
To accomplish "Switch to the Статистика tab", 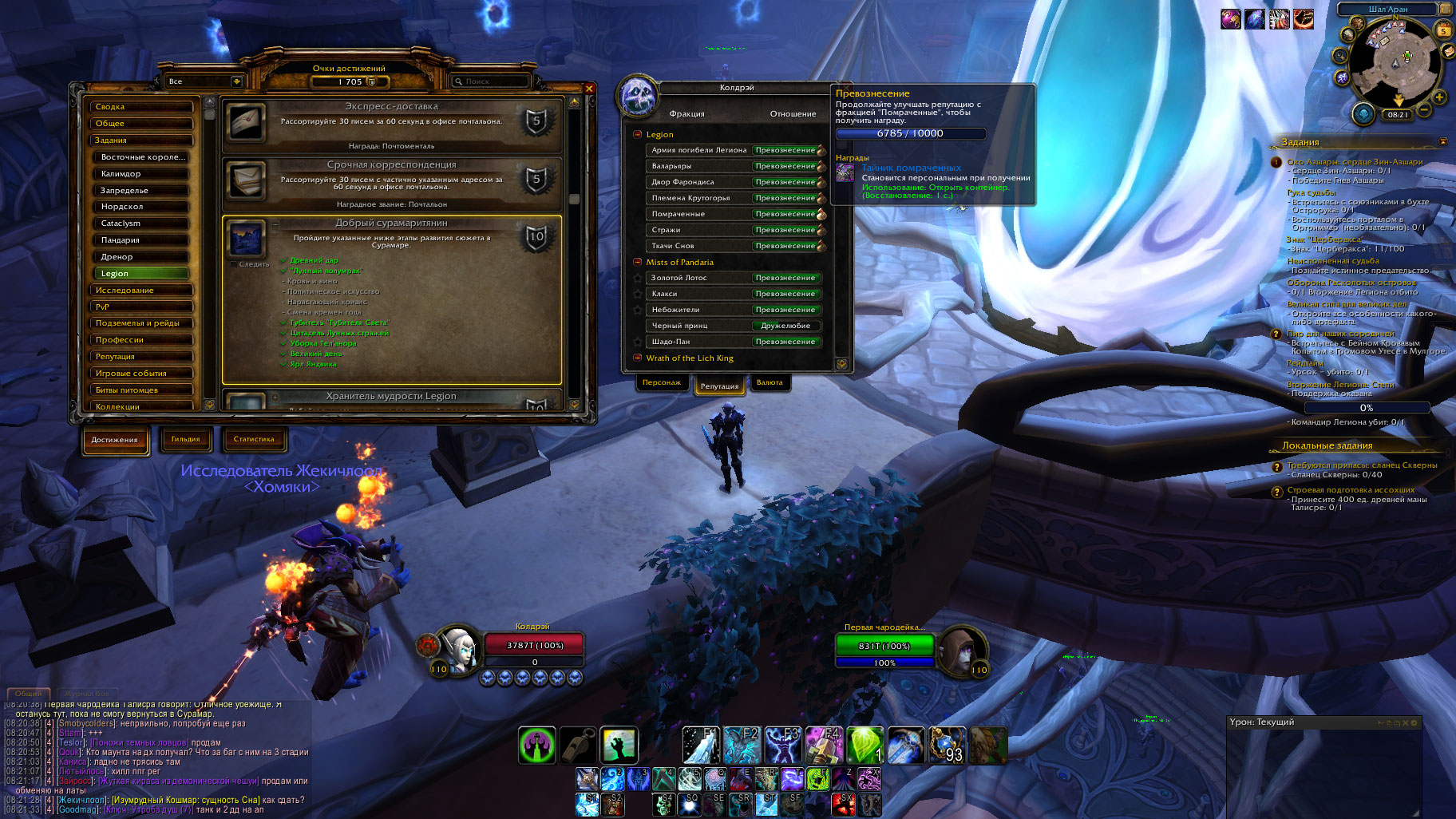I will 254,439.
